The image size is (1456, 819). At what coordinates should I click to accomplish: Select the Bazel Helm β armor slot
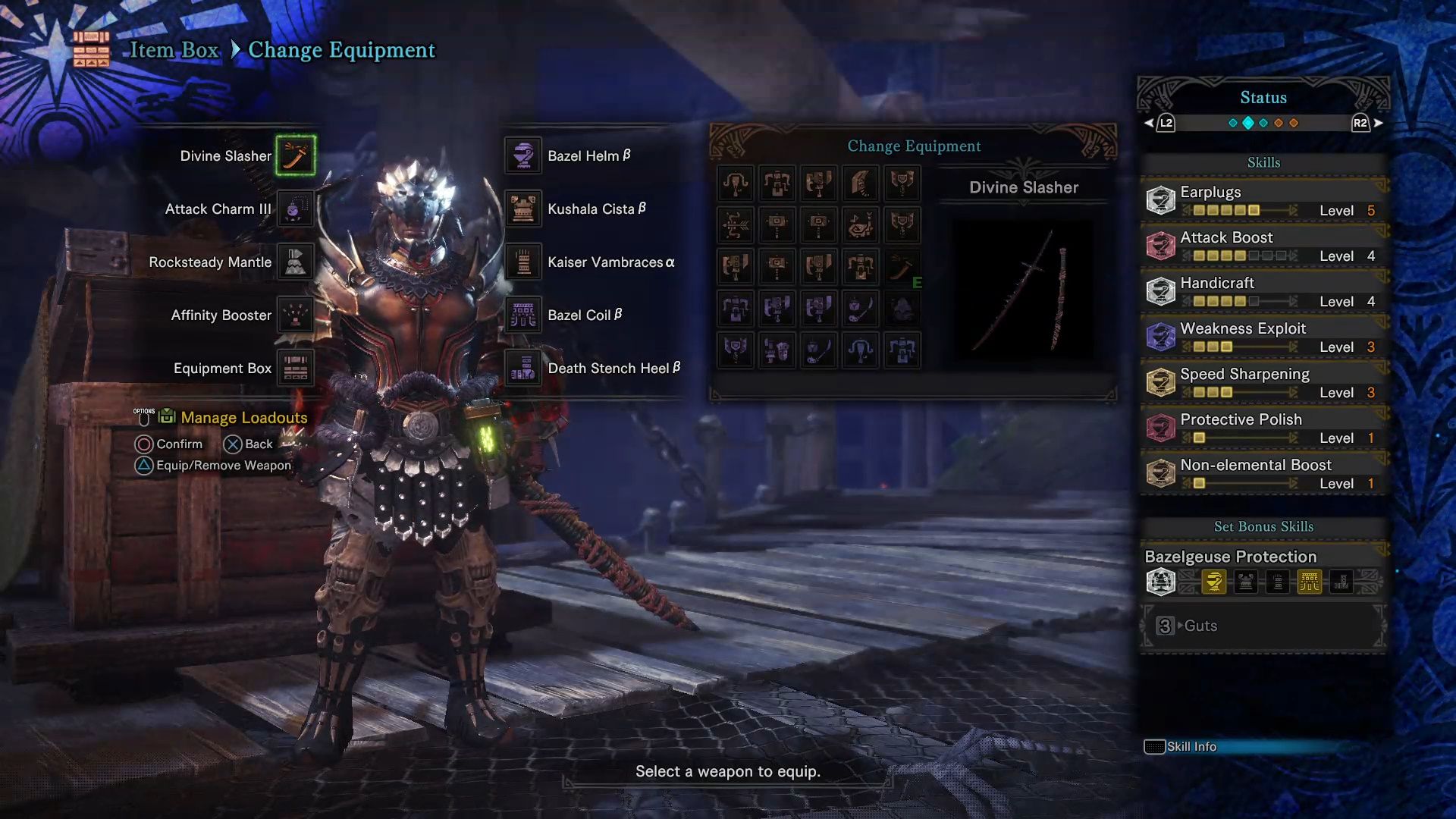click(523, 155)
